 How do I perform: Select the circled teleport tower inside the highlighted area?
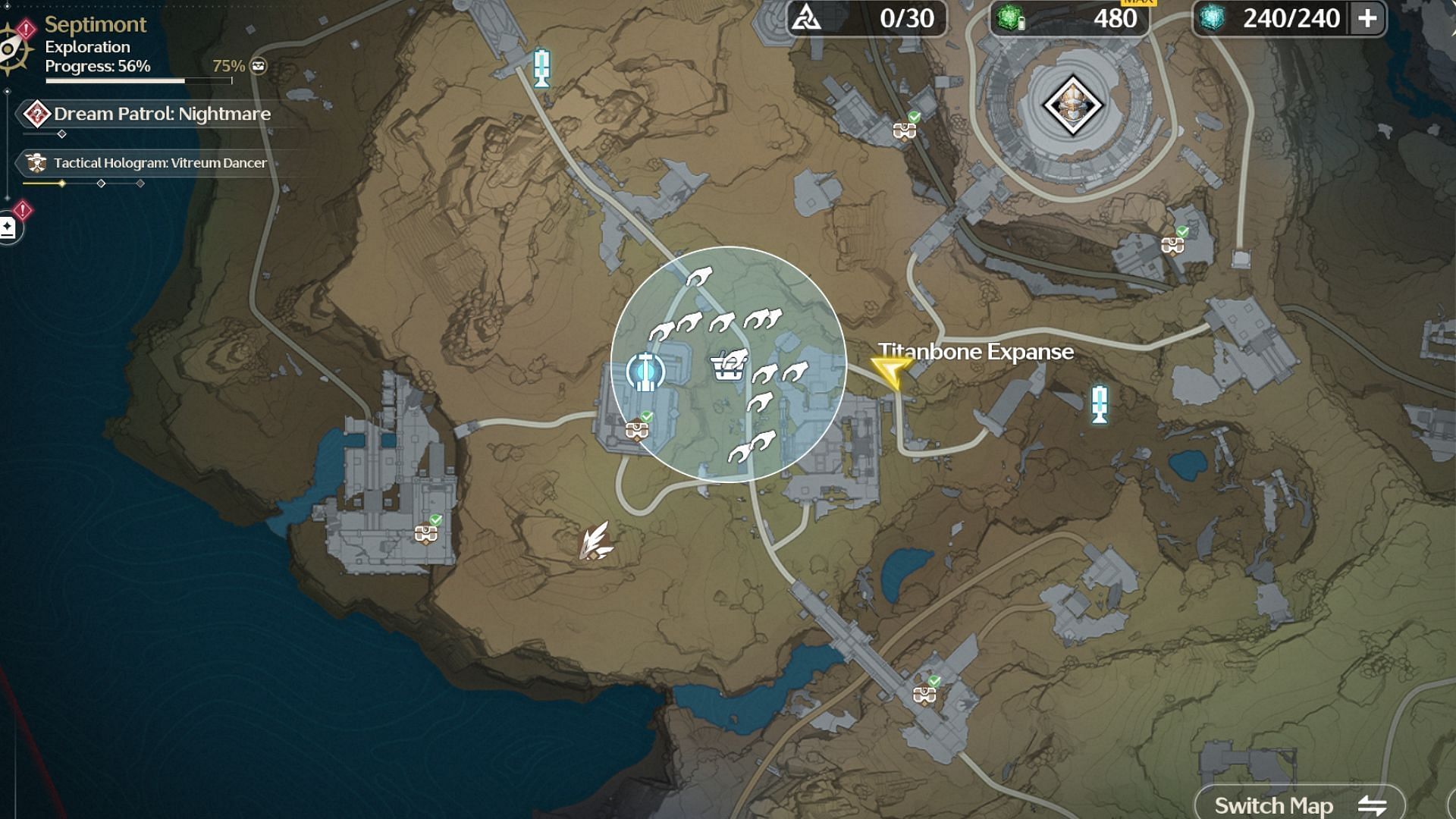(645, 372)
